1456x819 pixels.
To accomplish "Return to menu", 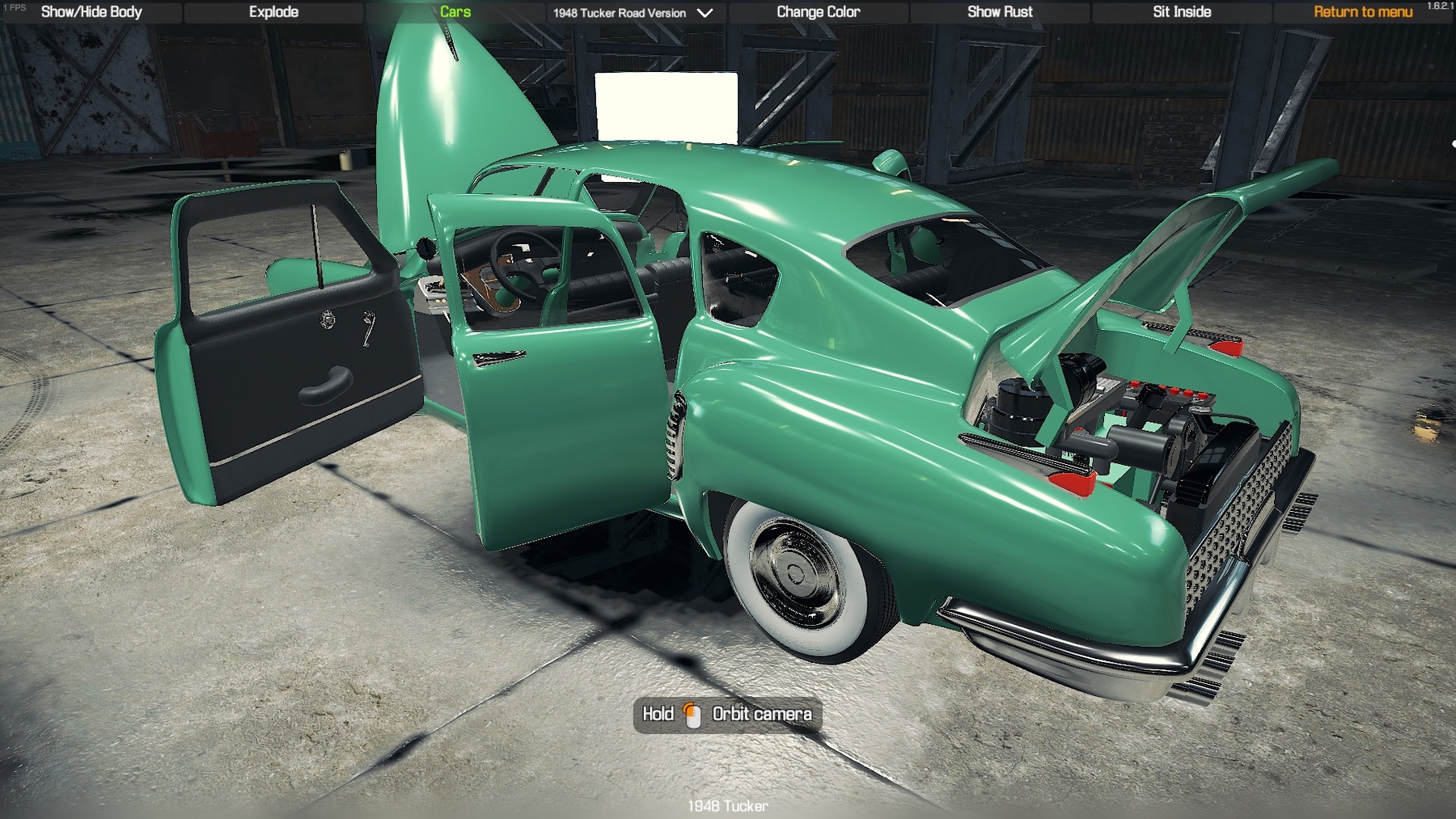I will [x=1362, y=12].
